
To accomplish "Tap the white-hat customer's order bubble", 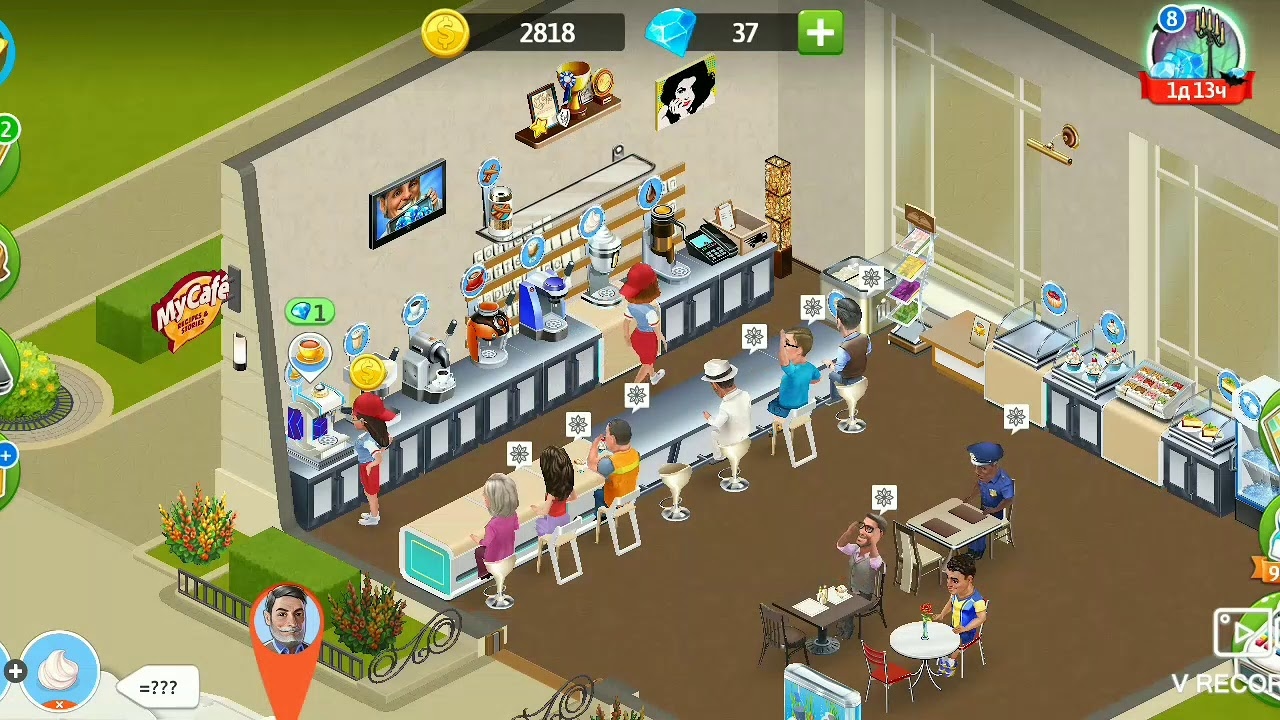I will [x=754, y=337].
